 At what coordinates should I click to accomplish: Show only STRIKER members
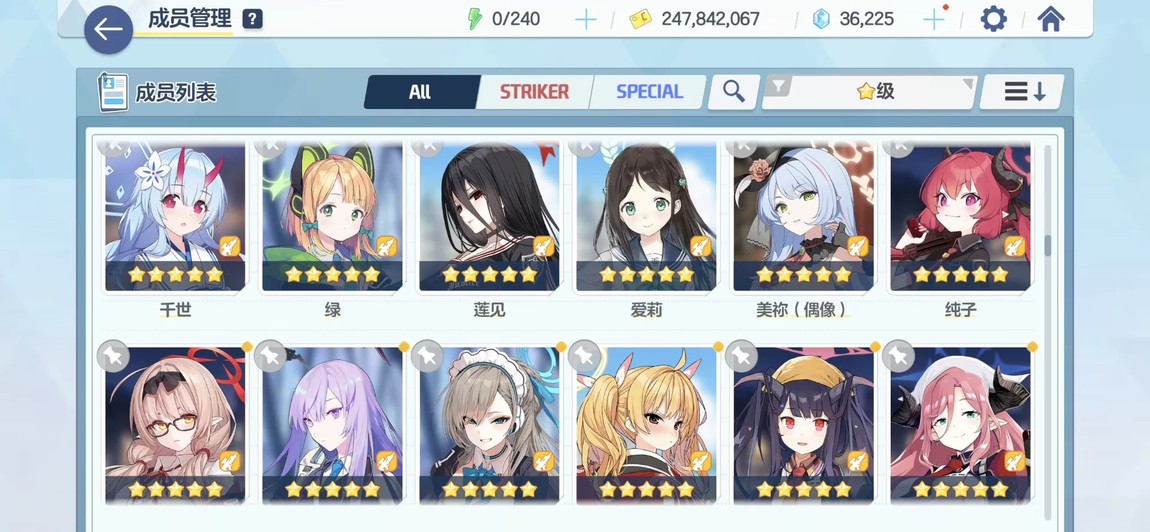pos(534,92)
